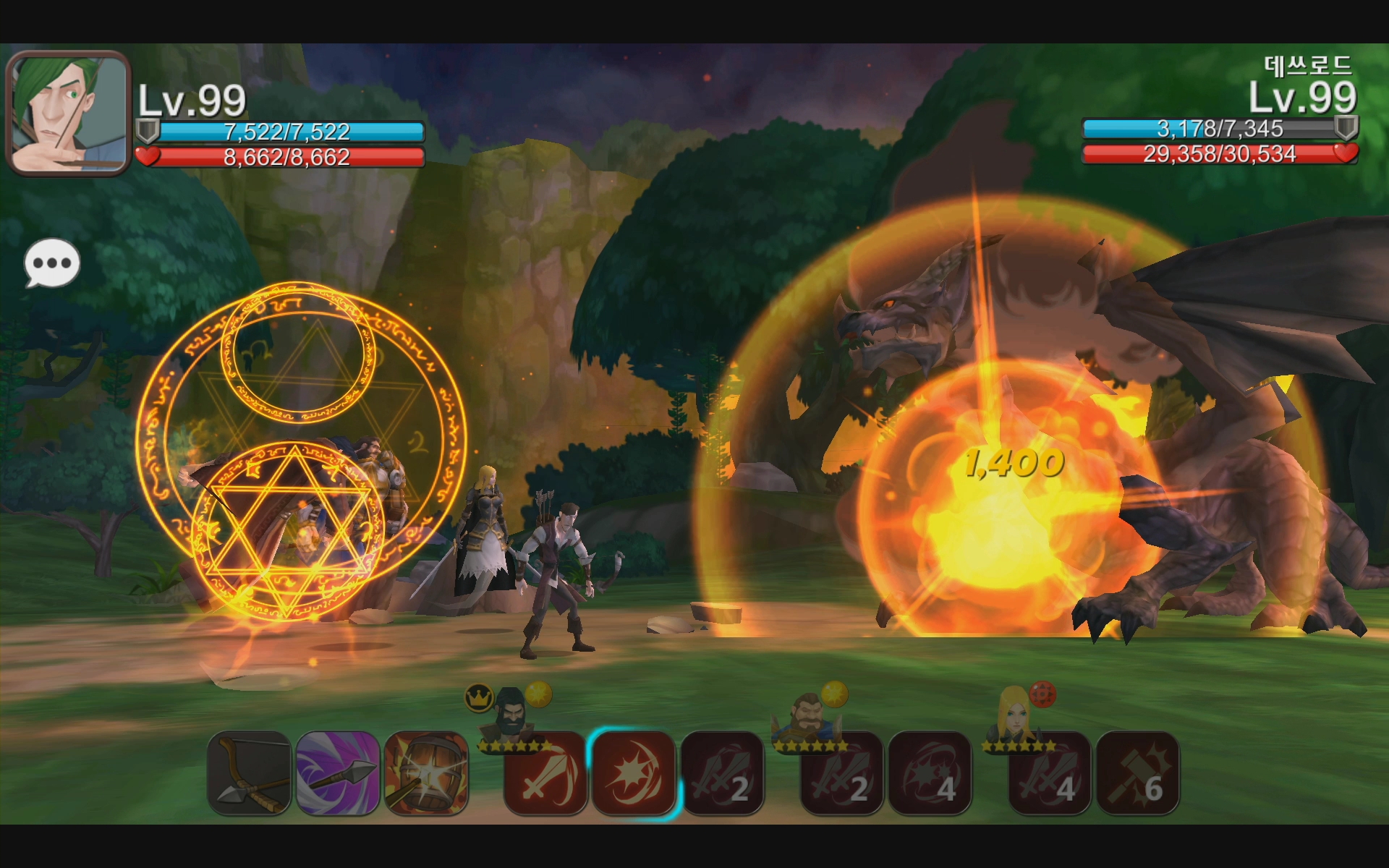The width and height of the screenshot is (1389, 868).
Task: Pick the brown-bearded dwarf hero portrait
Action: coord(807,716)
